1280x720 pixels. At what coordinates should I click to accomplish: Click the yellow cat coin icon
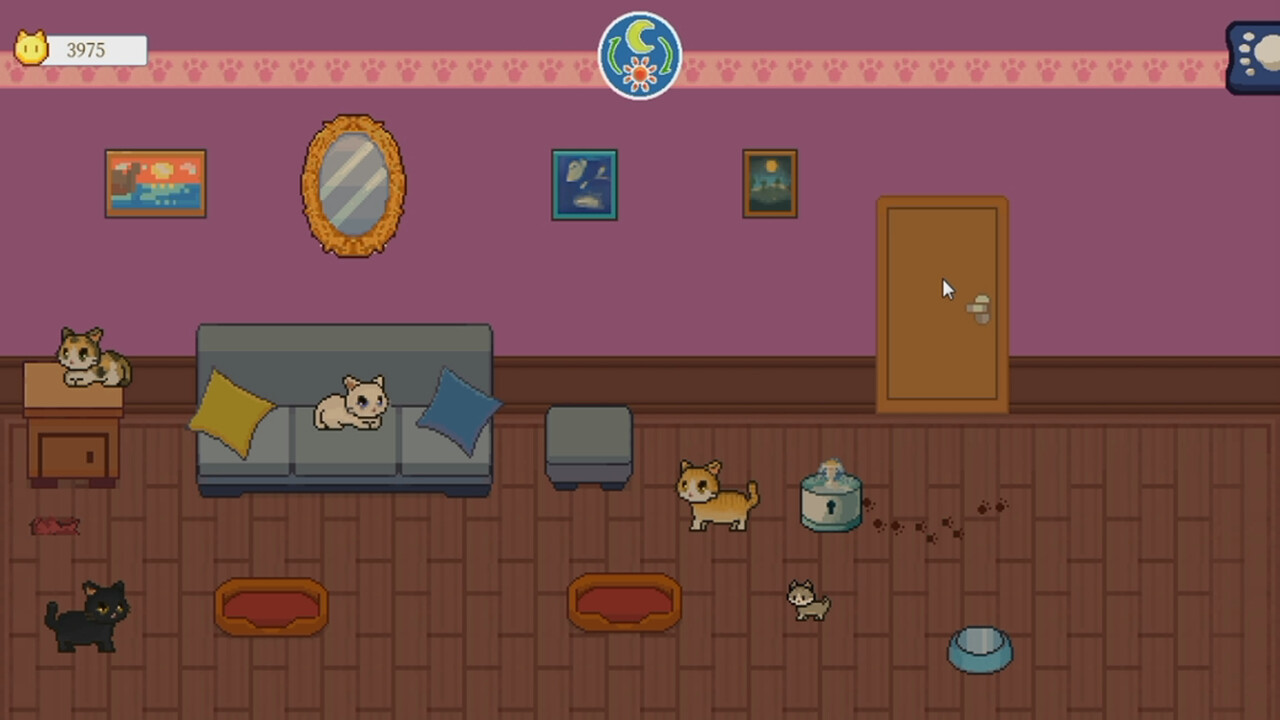[30, 48]
